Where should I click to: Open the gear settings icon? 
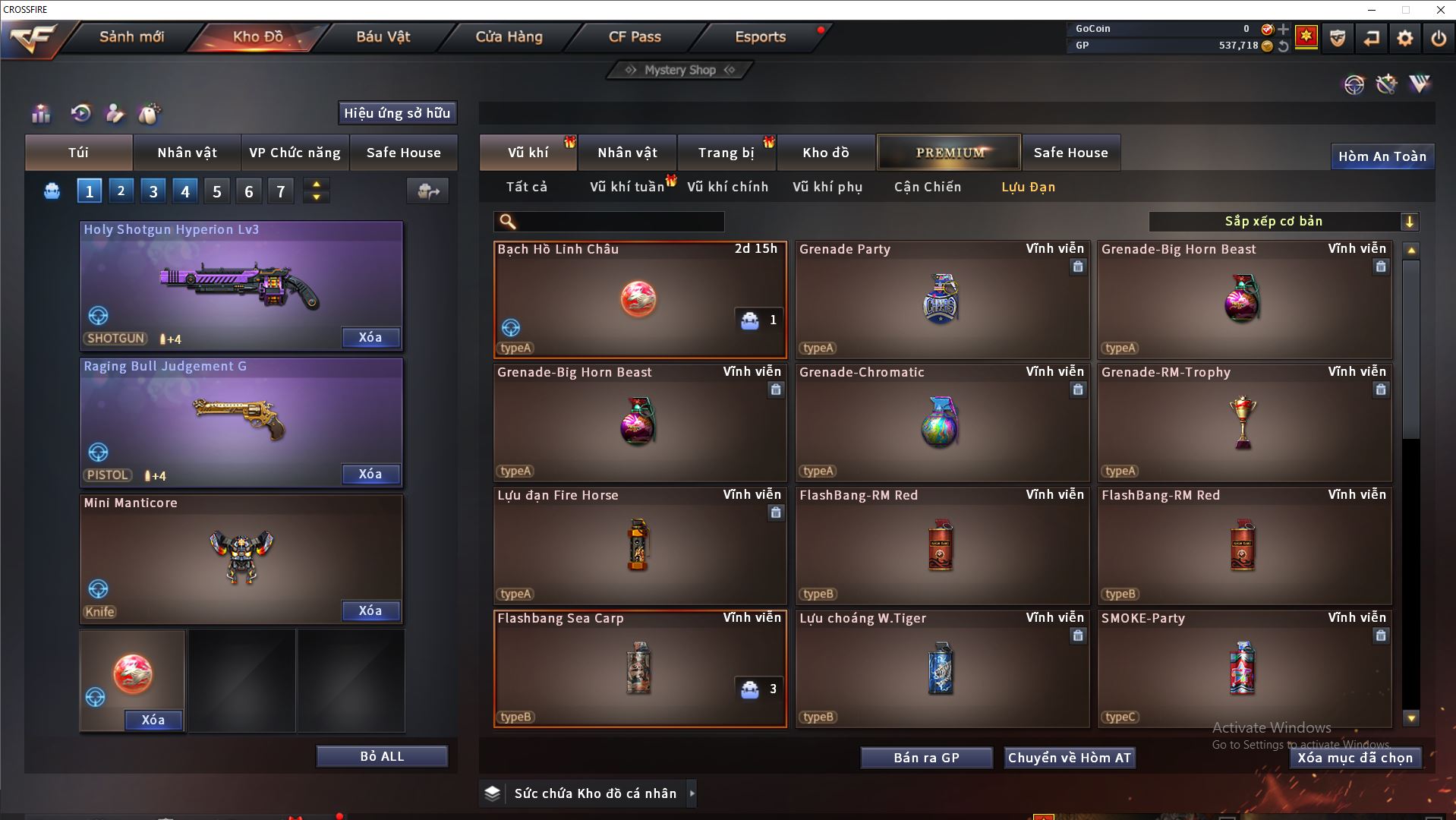[1404, 38]
